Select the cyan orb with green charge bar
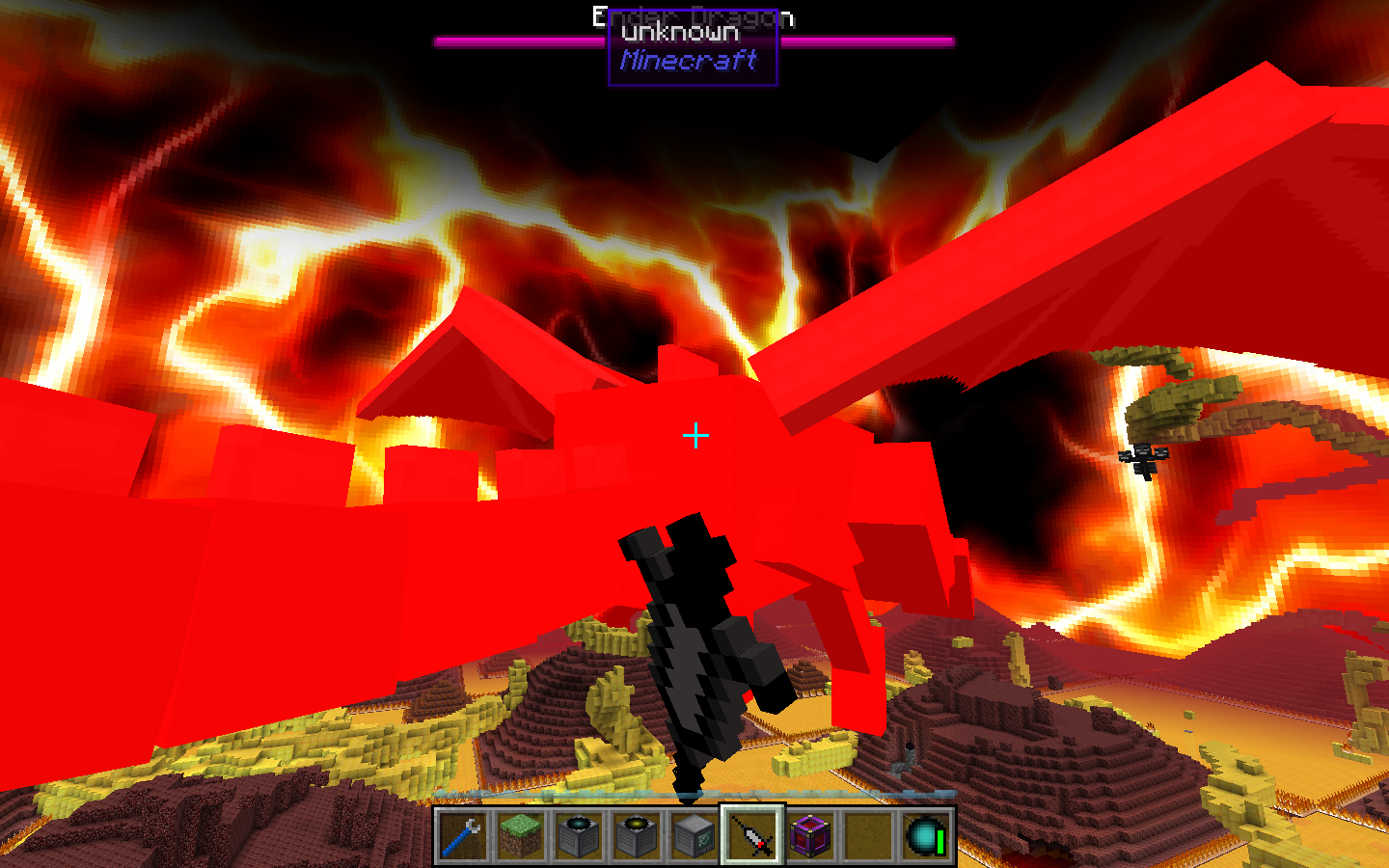 pos(926,835)
